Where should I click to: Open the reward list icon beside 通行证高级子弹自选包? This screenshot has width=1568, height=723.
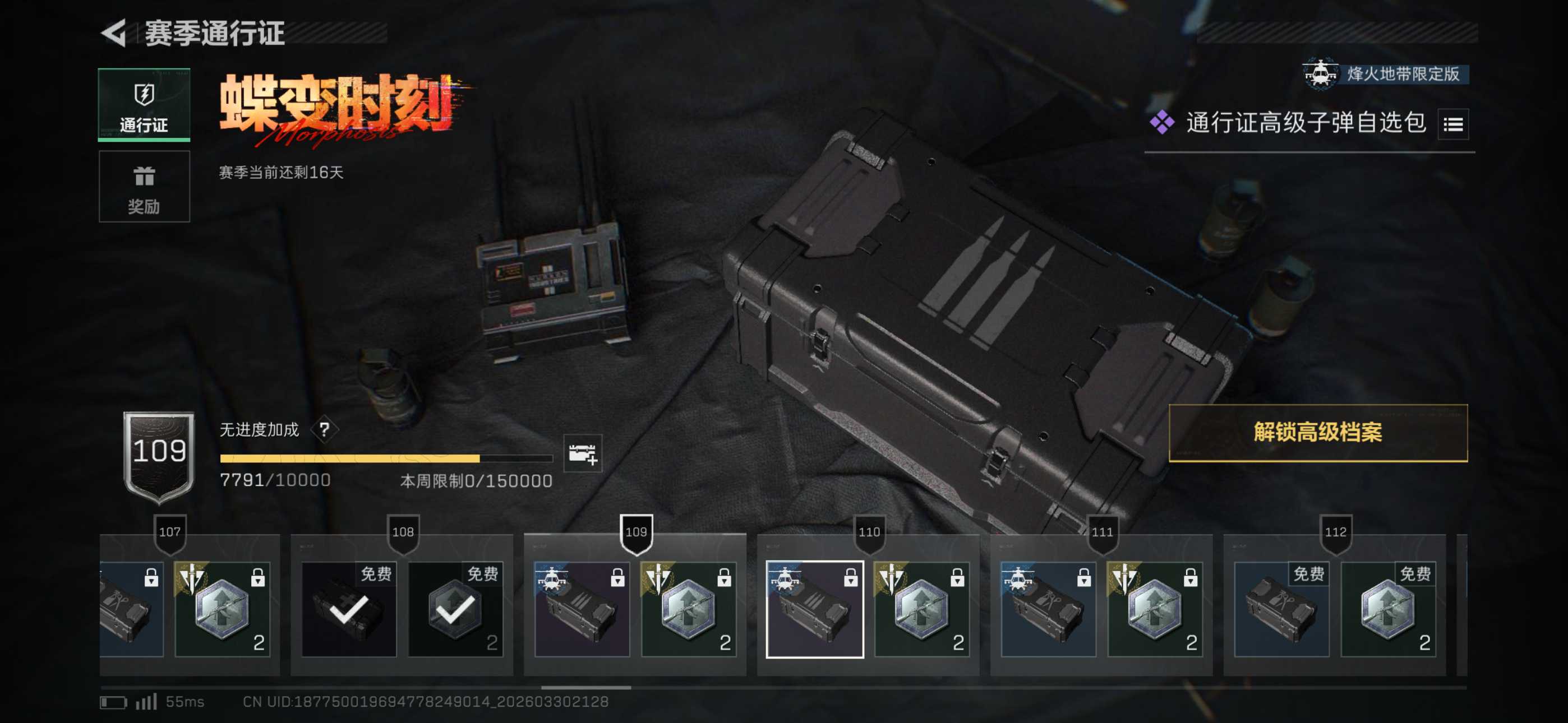(1452, 125)
